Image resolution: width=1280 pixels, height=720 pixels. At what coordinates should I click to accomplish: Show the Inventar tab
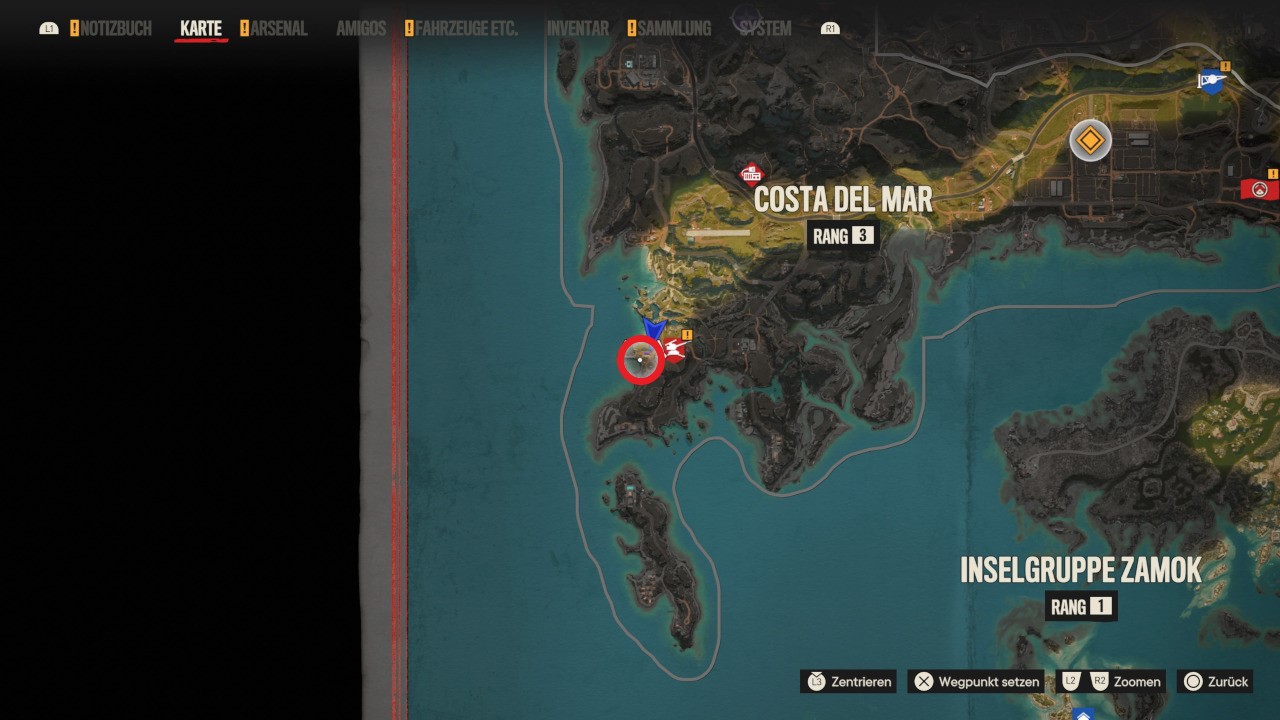pos(578,29)
